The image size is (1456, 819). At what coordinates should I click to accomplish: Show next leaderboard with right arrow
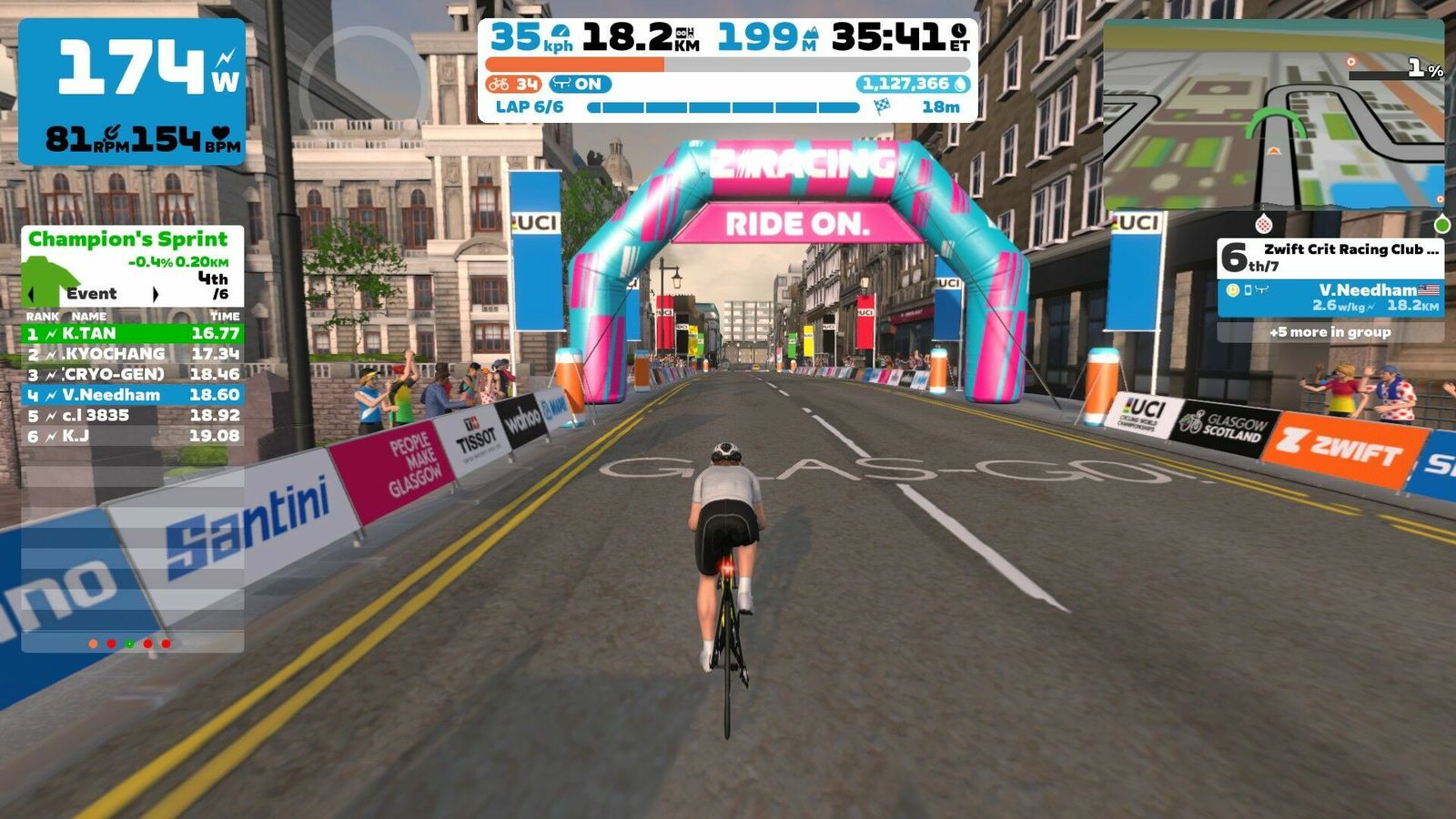156,294
